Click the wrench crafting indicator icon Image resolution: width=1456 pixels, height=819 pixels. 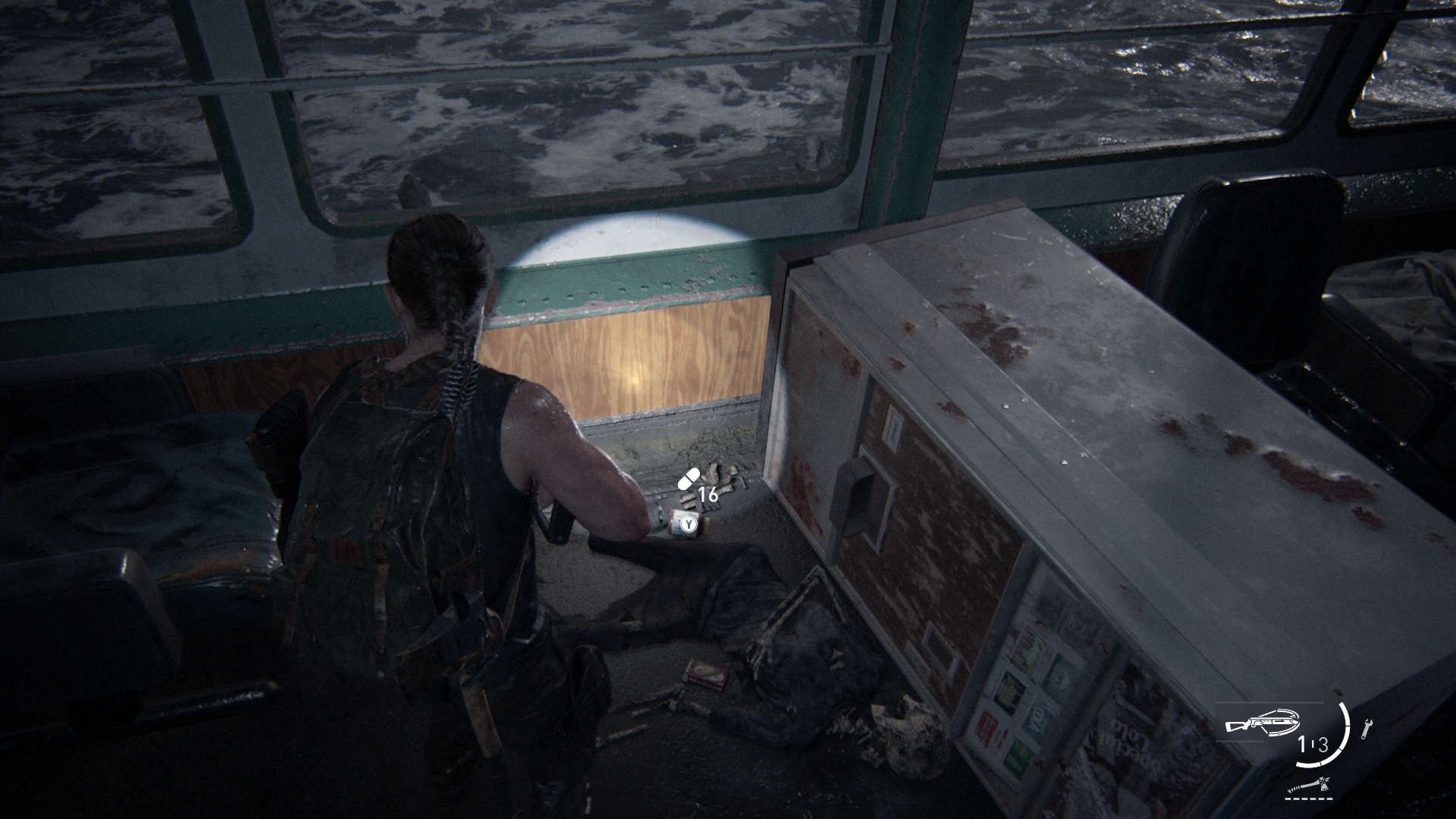[x=1367, y=729]
